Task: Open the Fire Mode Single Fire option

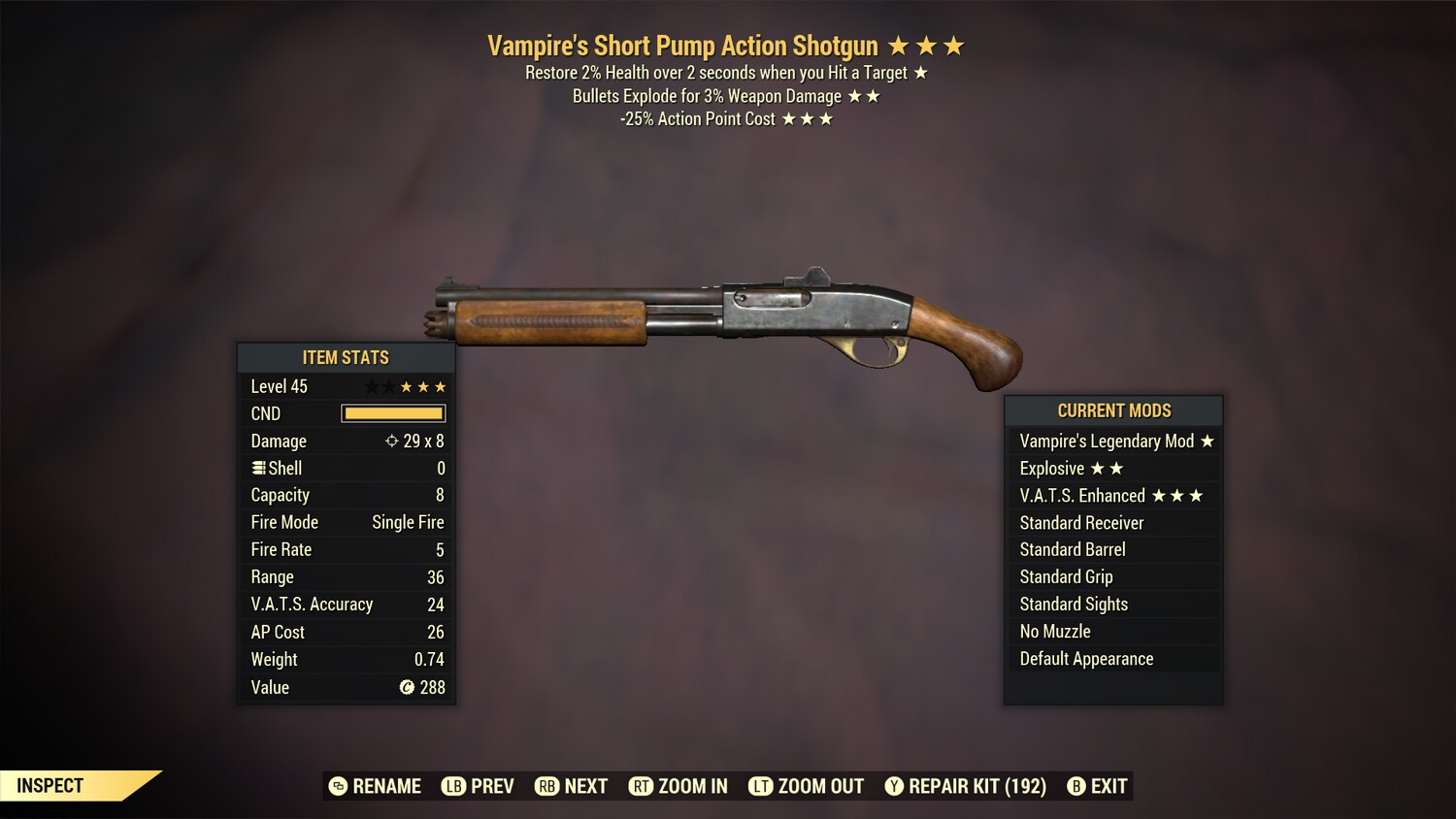Action: [407, 522]
